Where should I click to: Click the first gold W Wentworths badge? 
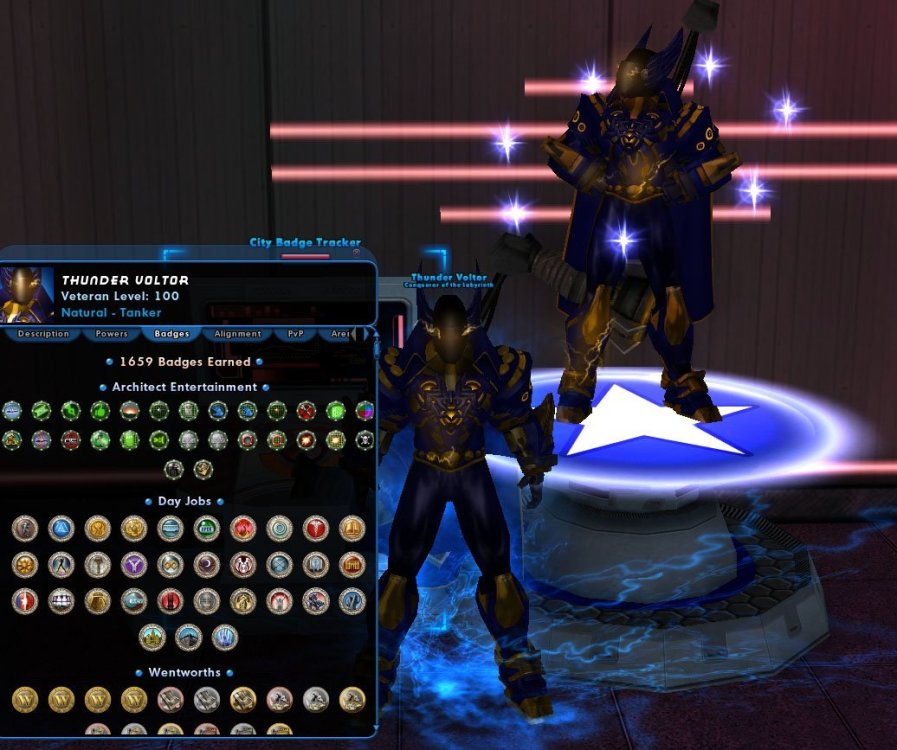click(25, 699)
